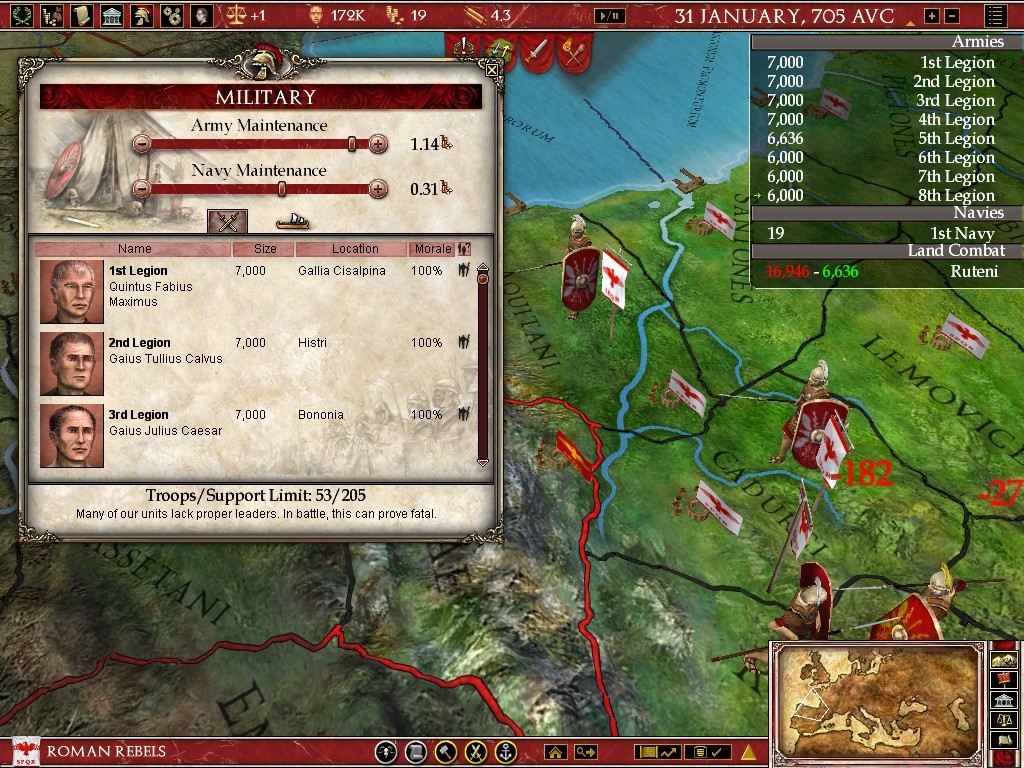Switch to the navies ship tab

pyautogui.click(x=292, y=221)
